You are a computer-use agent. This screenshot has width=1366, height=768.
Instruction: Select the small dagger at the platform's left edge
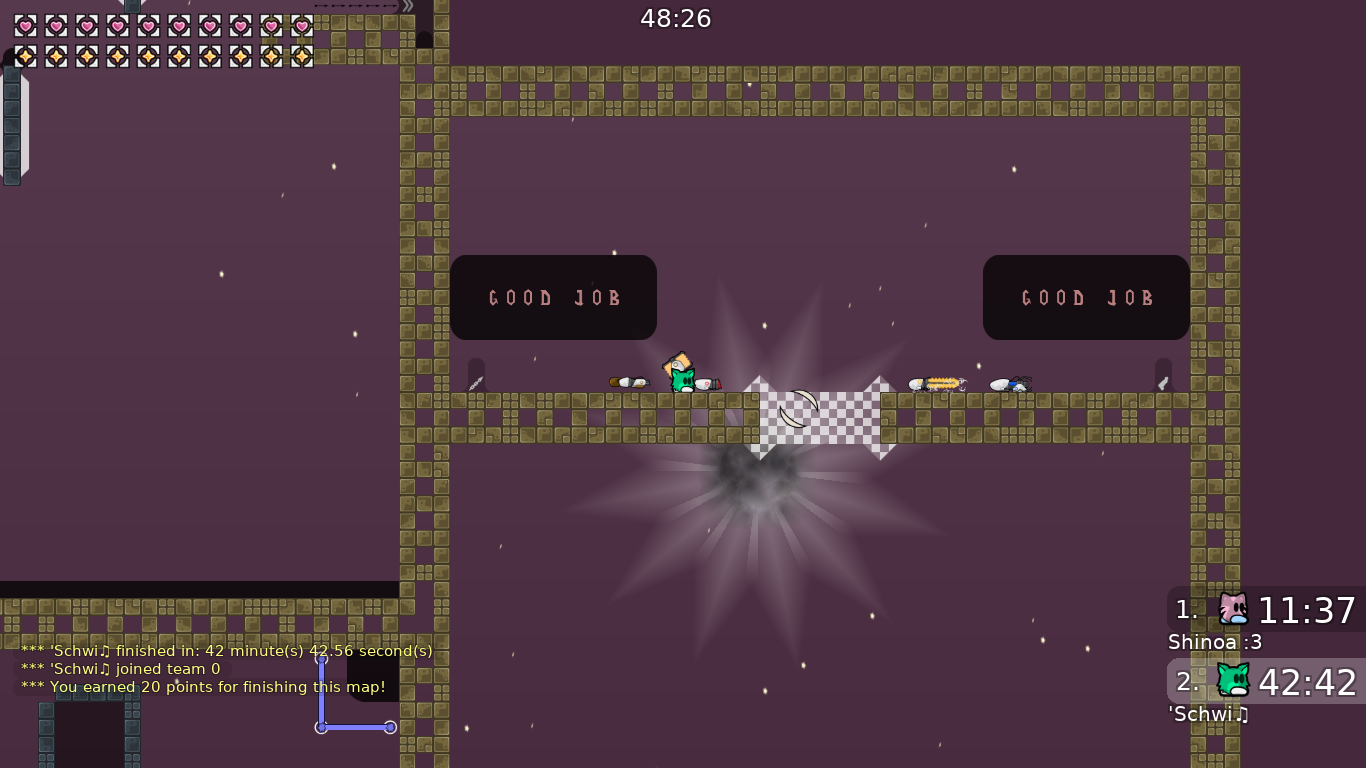[477, 381]
